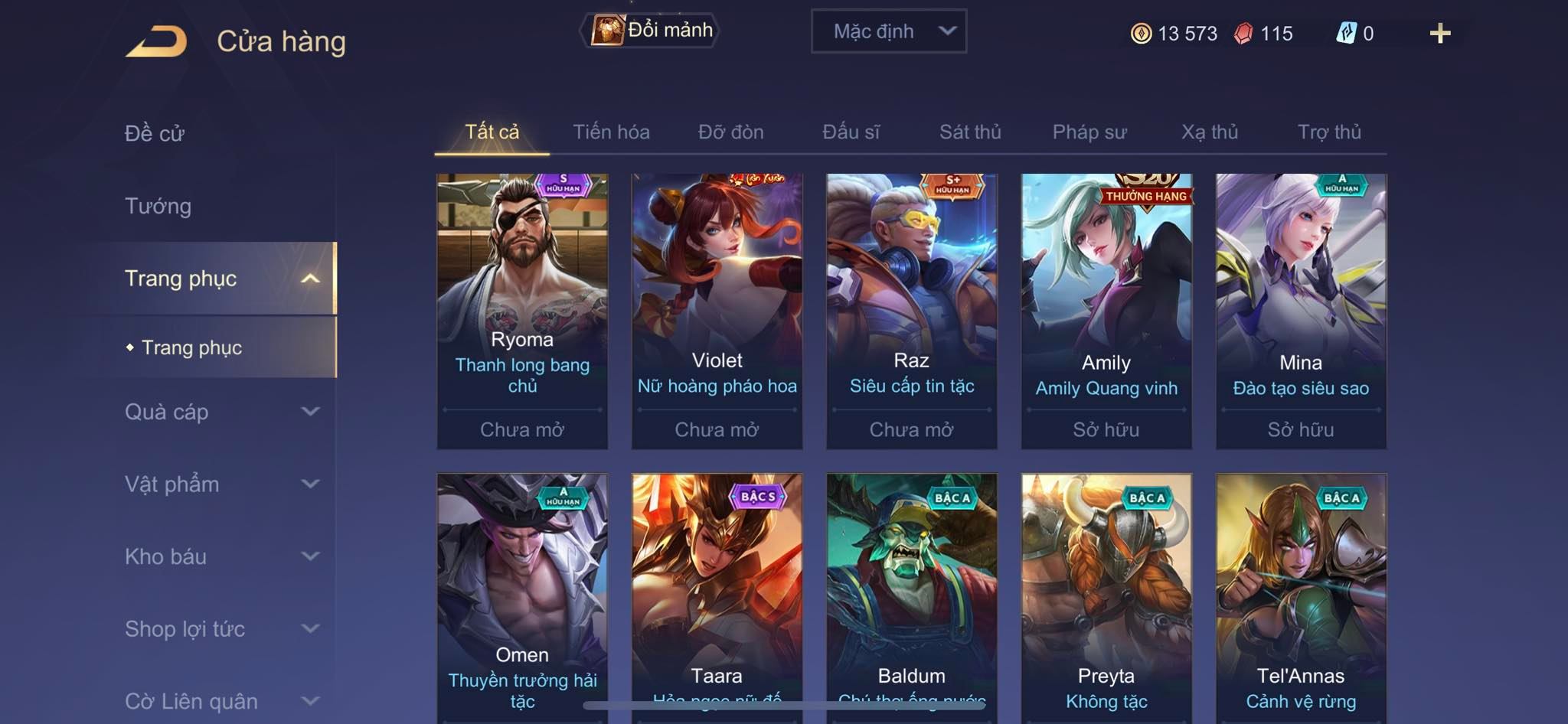Expand the Vật phẩm category

(220, 484)
